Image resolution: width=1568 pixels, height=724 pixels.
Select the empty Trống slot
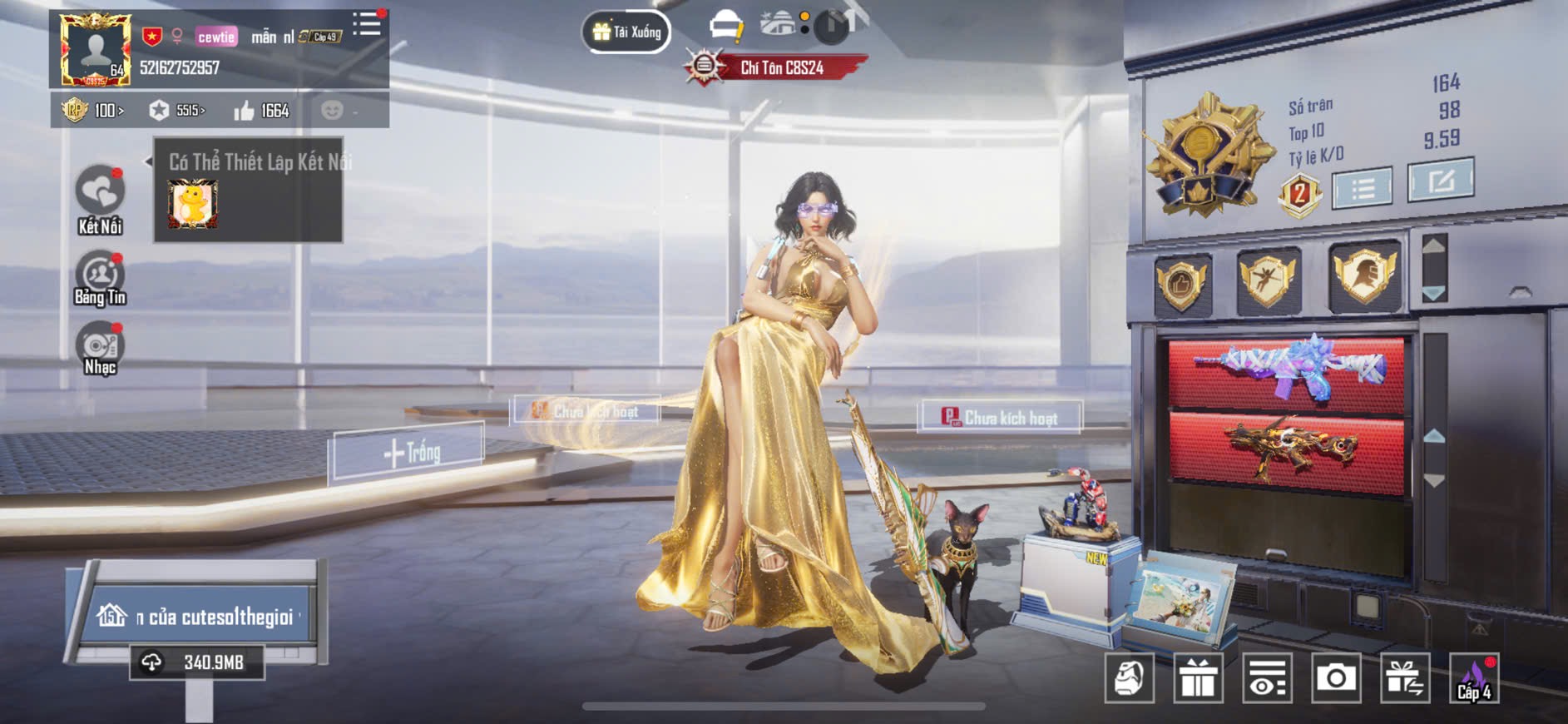tap(409, 453)
